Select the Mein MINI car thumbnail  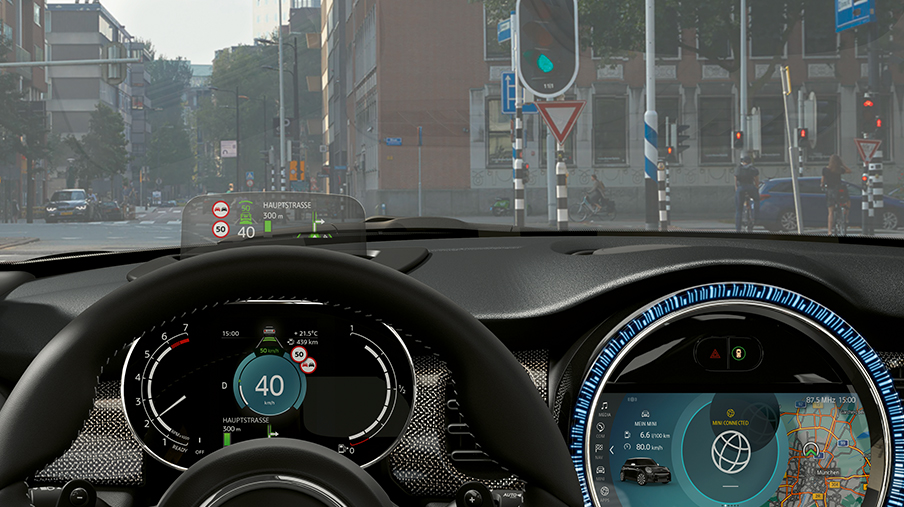pyautogui.click(x=645, y=473)
